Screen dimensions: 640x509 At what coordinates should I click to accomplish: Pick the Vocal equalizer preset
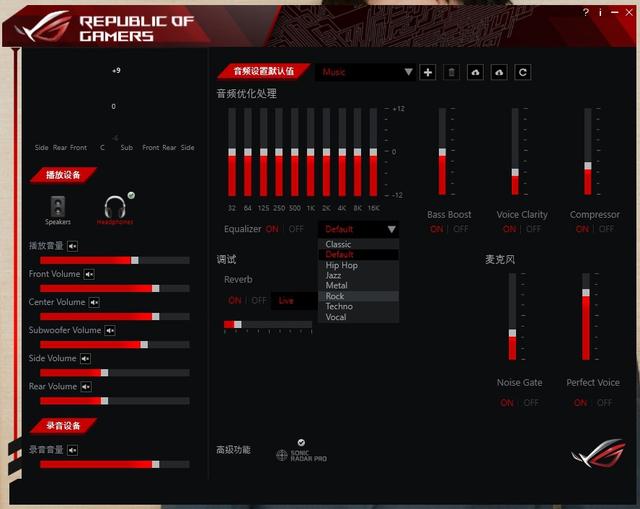click(x=336, y=317)
